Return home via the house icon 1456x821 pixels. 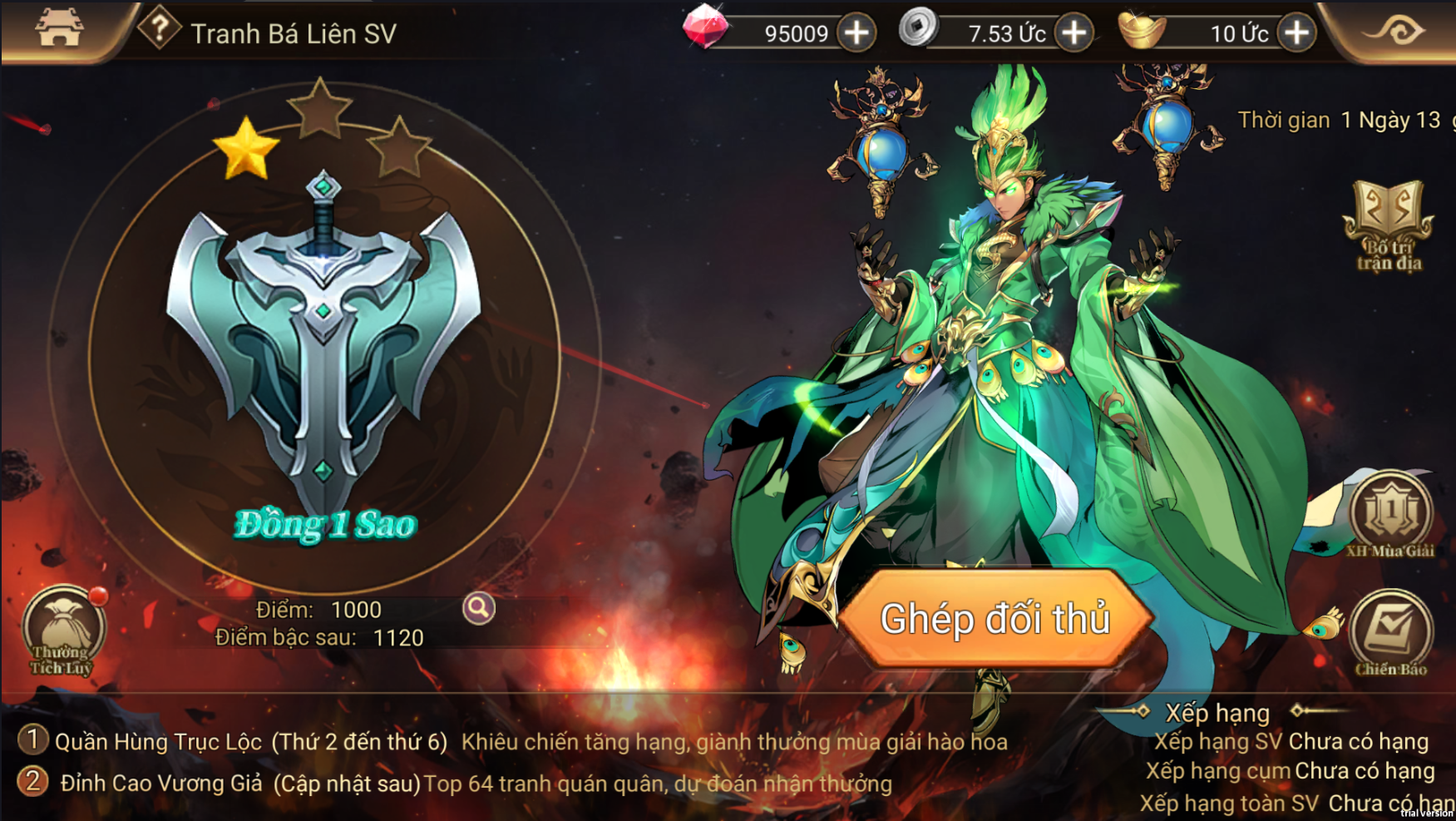[x=59, y=28]
